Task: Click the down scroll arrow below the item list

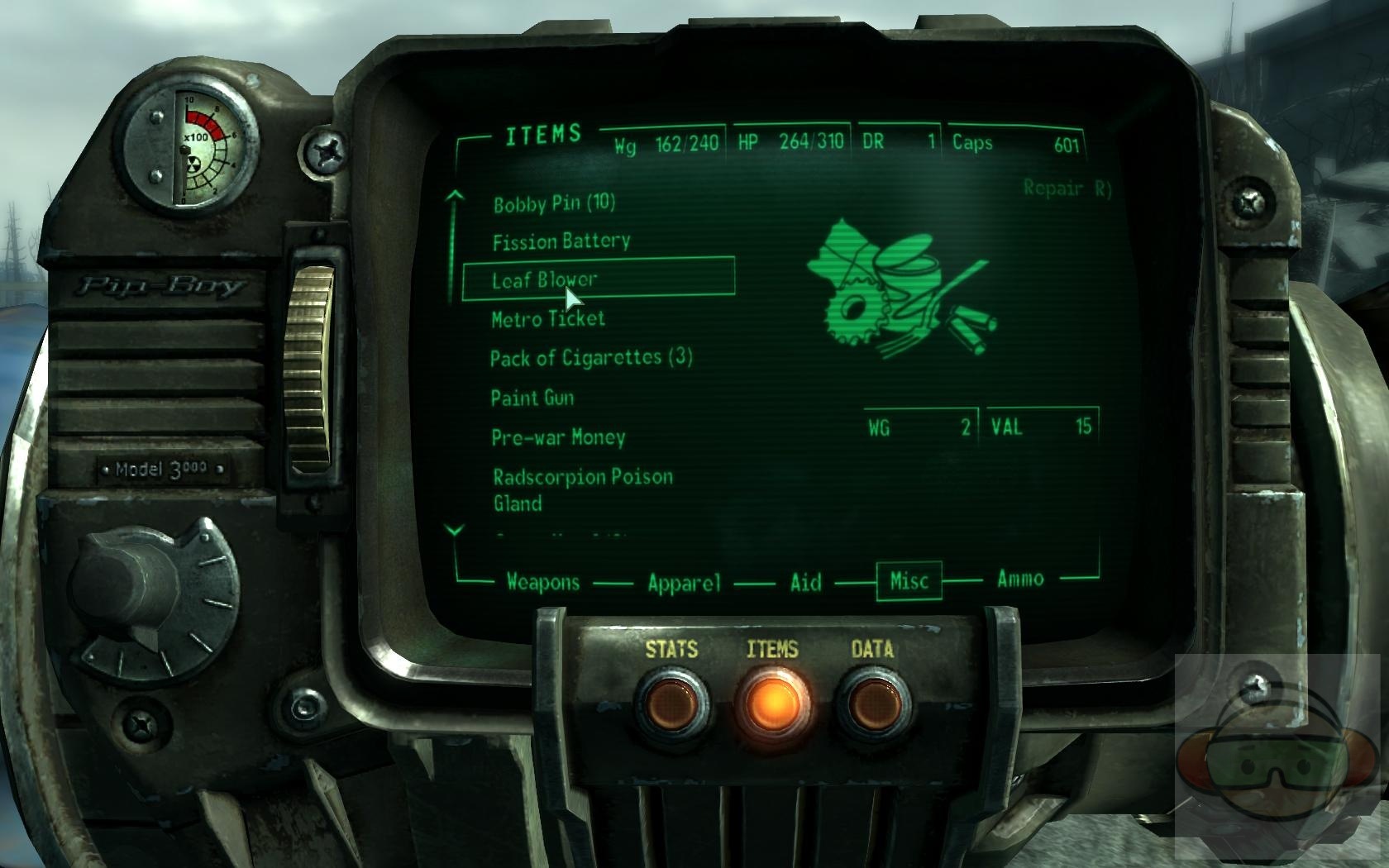Action: coord(454,529)
